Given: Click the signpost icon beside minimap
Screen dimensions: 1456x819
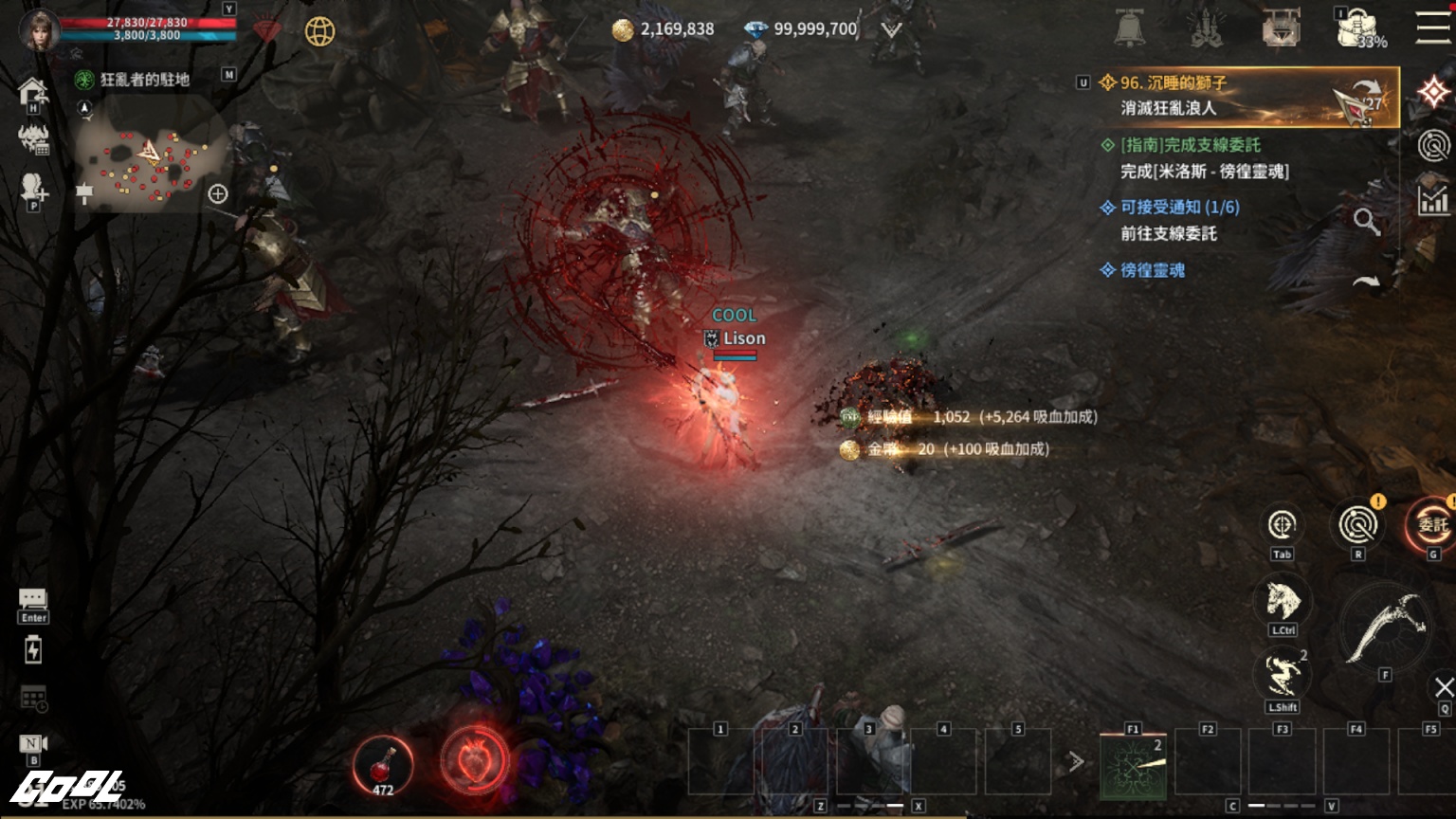Looking at the screenshot, I should 84,193.
